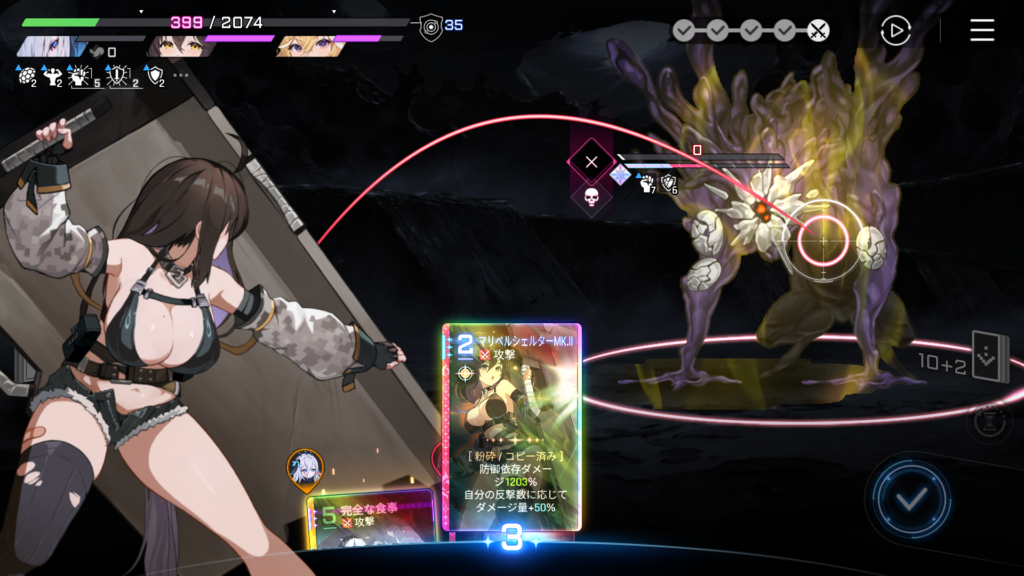
Task: Click the enemy's skull diamond icon
Action: click(591, 197)
